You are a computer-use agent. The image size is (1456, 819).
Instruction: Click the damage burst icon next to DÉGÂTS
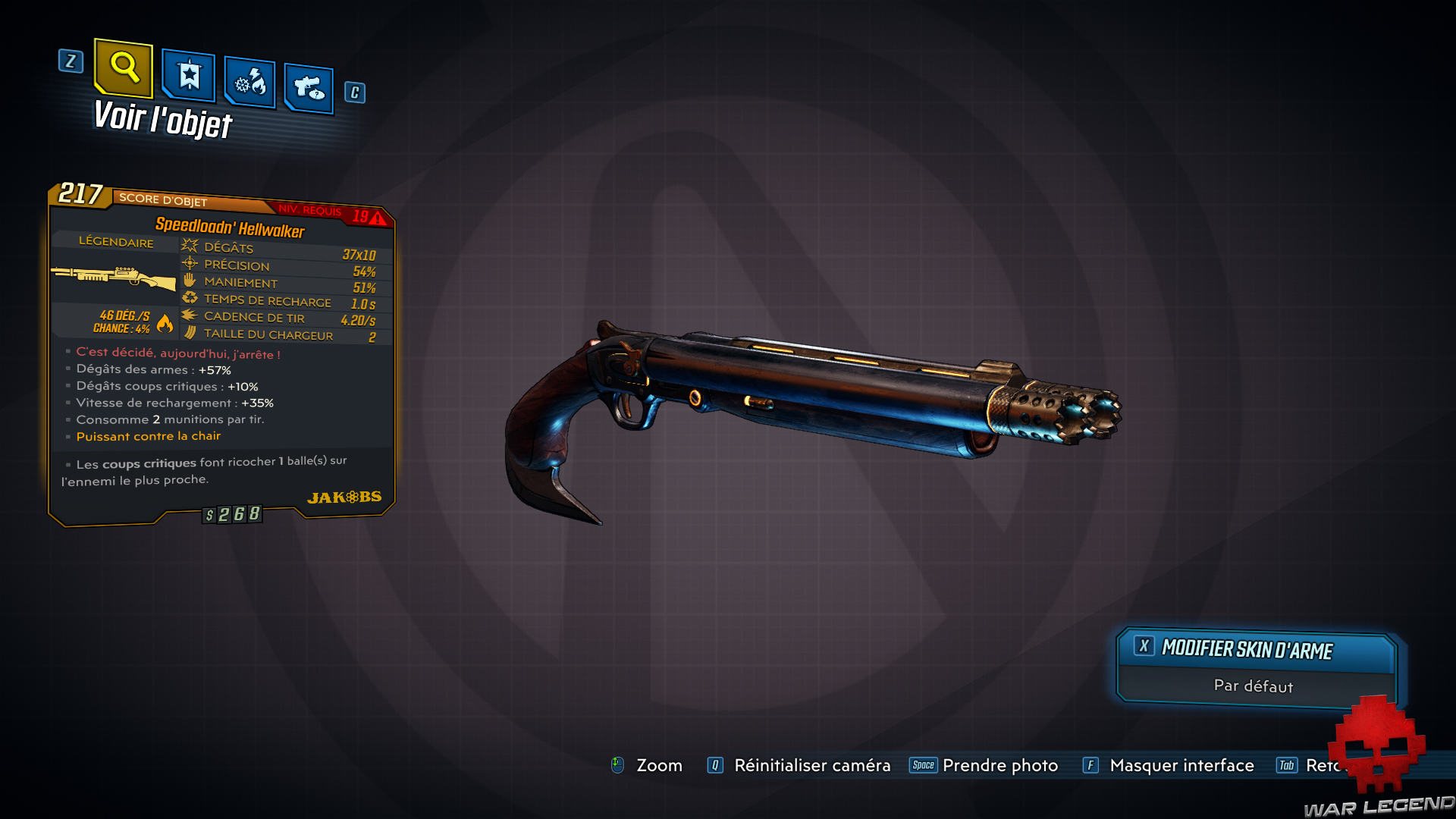click(188, 245)
